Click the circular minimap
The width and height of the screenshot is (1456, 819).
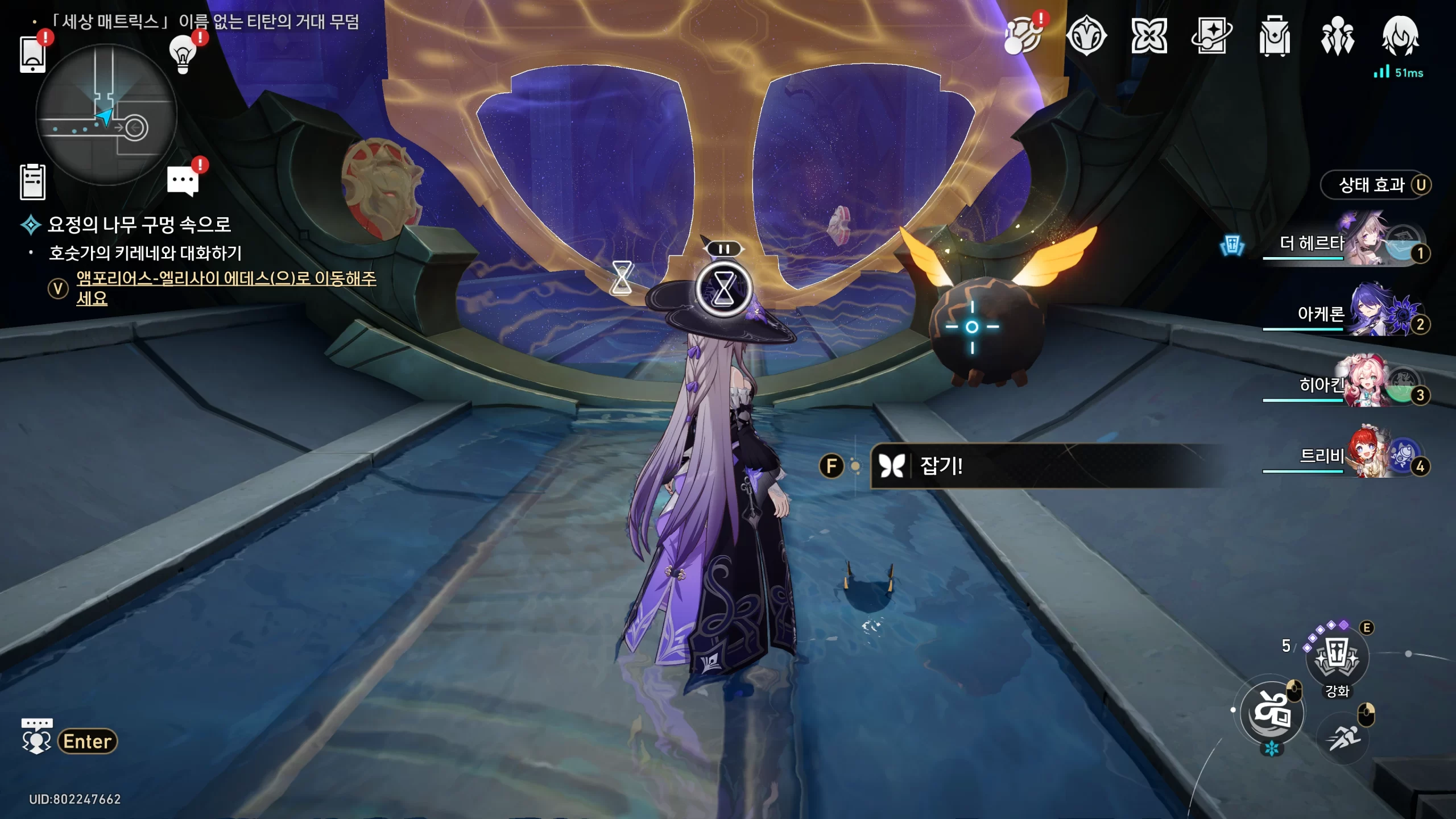[106, 115]
